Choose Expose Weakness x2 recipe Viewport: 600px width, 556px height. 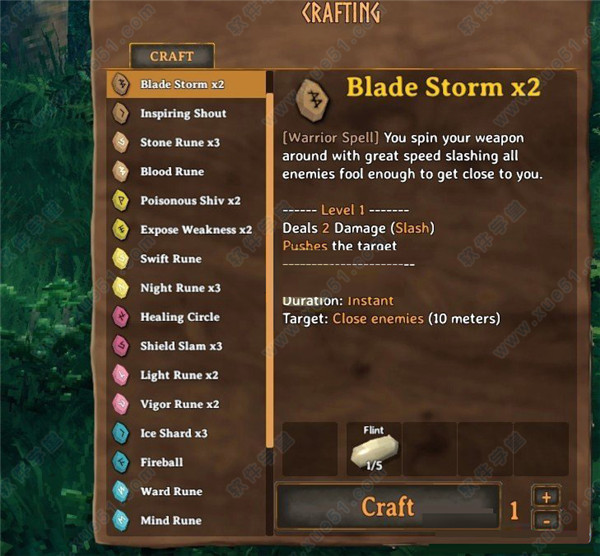(195, 230)
